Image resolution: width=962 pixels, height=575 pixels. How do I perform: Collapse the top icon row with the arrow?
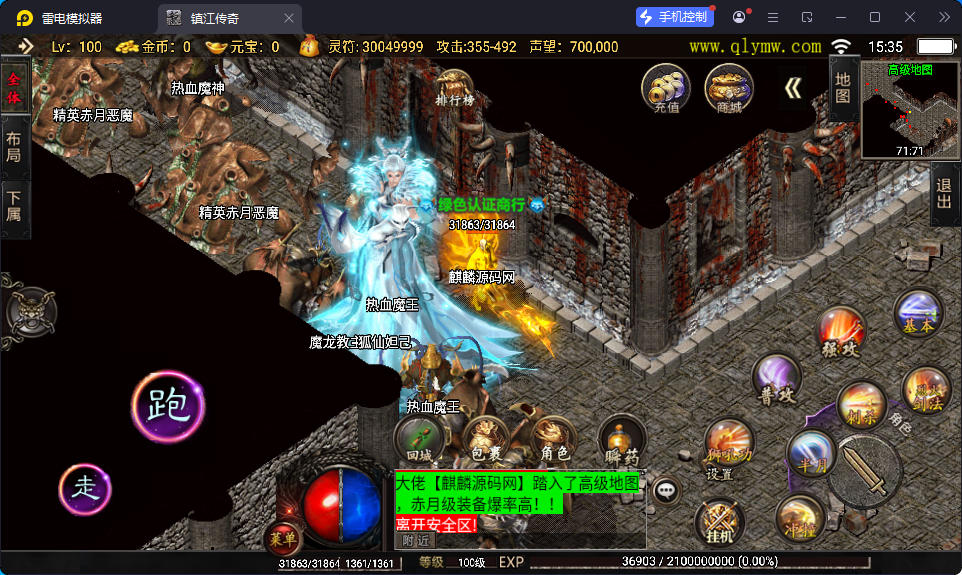(792, 88)
